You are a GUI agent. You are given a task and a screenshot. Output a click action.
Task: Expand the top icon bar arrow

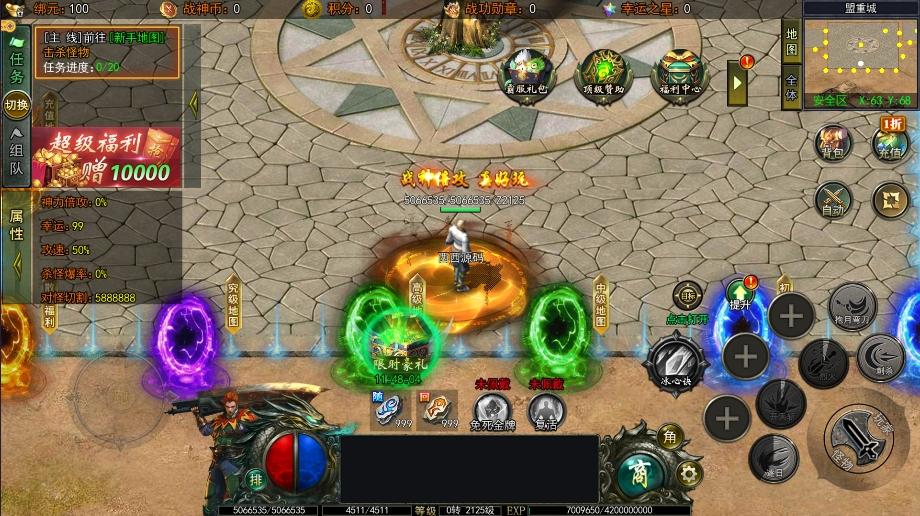[739, 82]
